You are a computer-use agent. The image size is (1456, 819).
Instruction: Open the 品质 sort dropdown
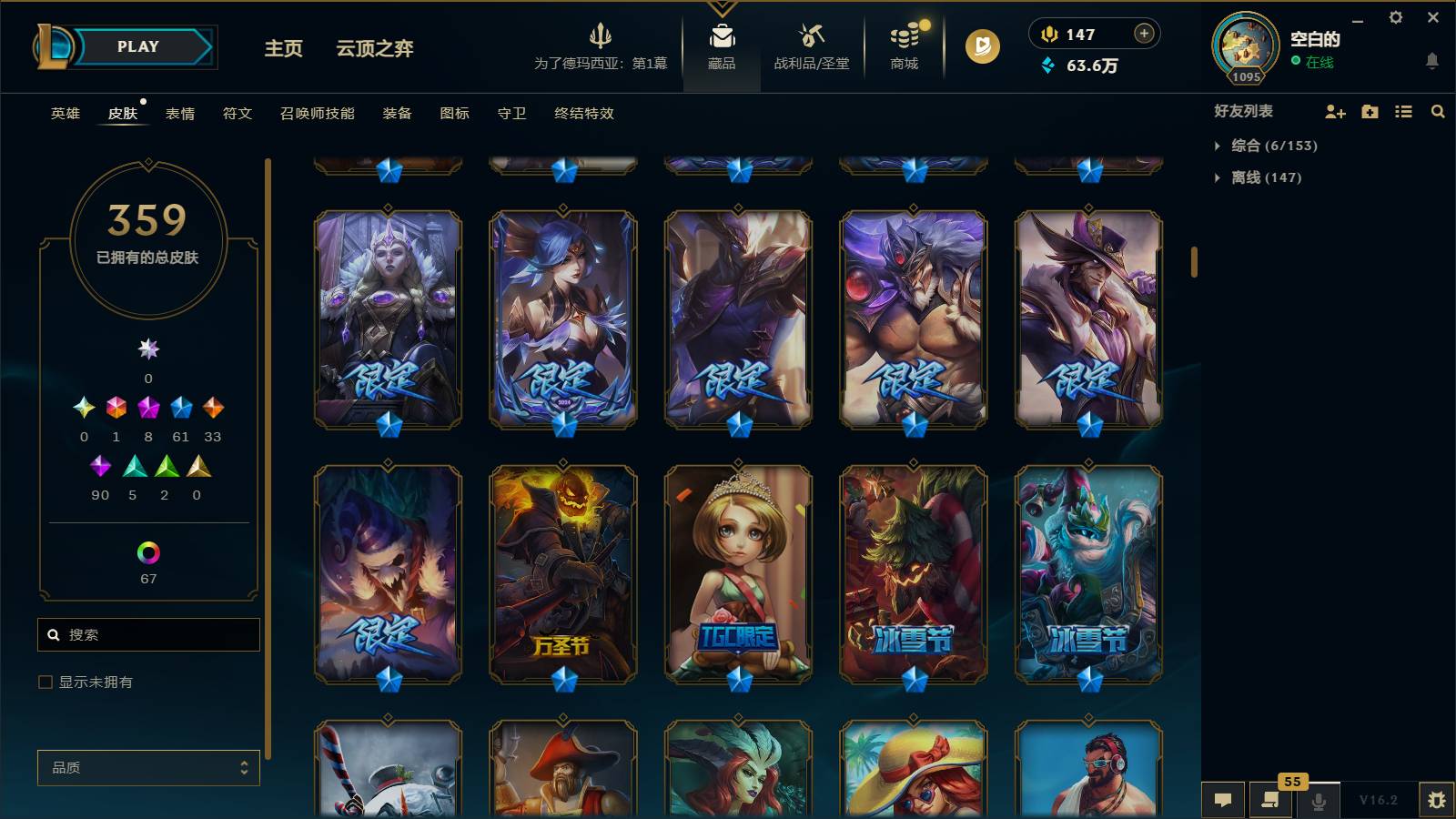pyautogui.click(x=147, y=767)
